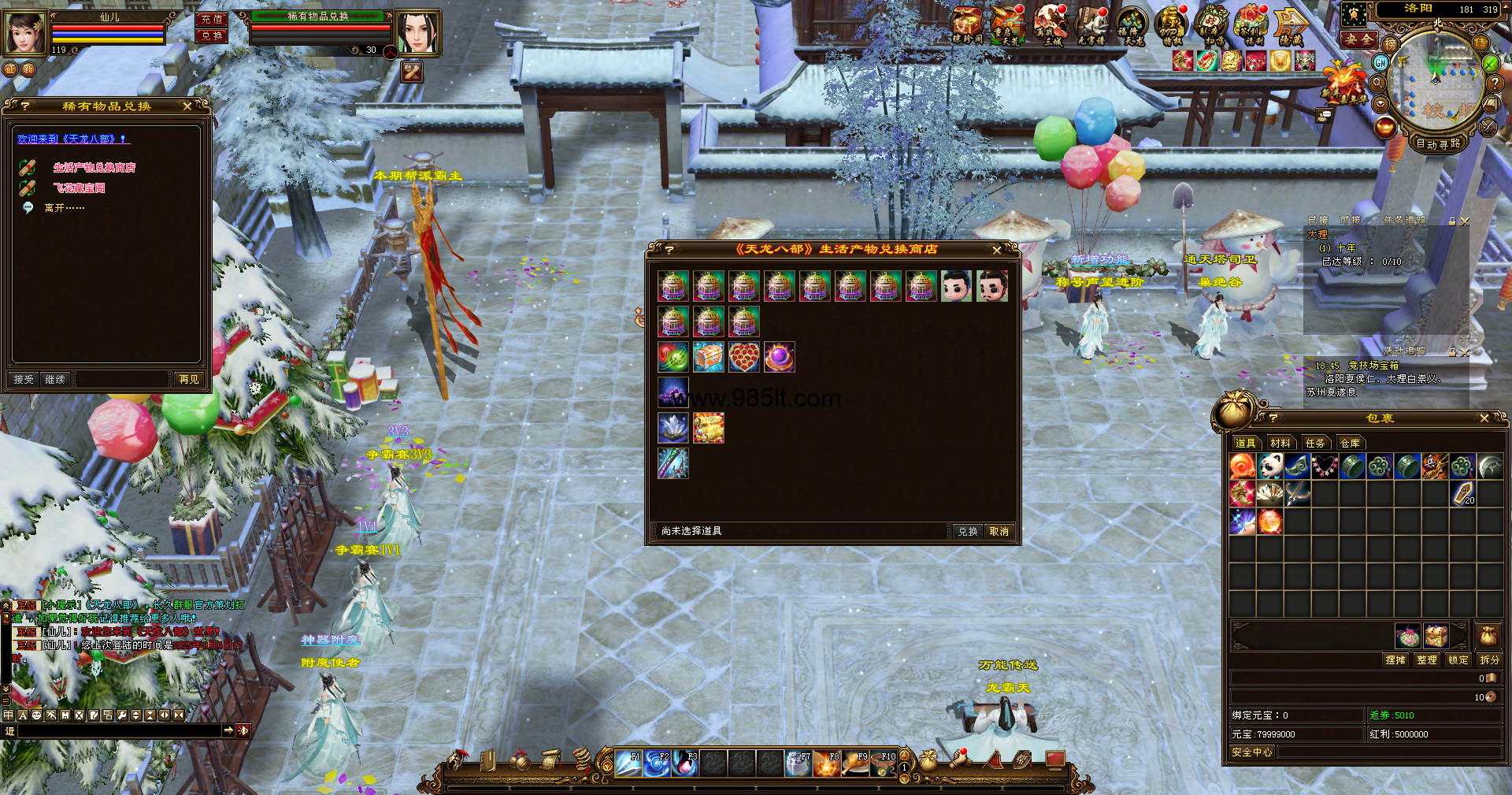The width and height of the screenshot is (1512, 795).
Task: Select the 飞花藏宝阁 dialogue option
Action: 79,188
